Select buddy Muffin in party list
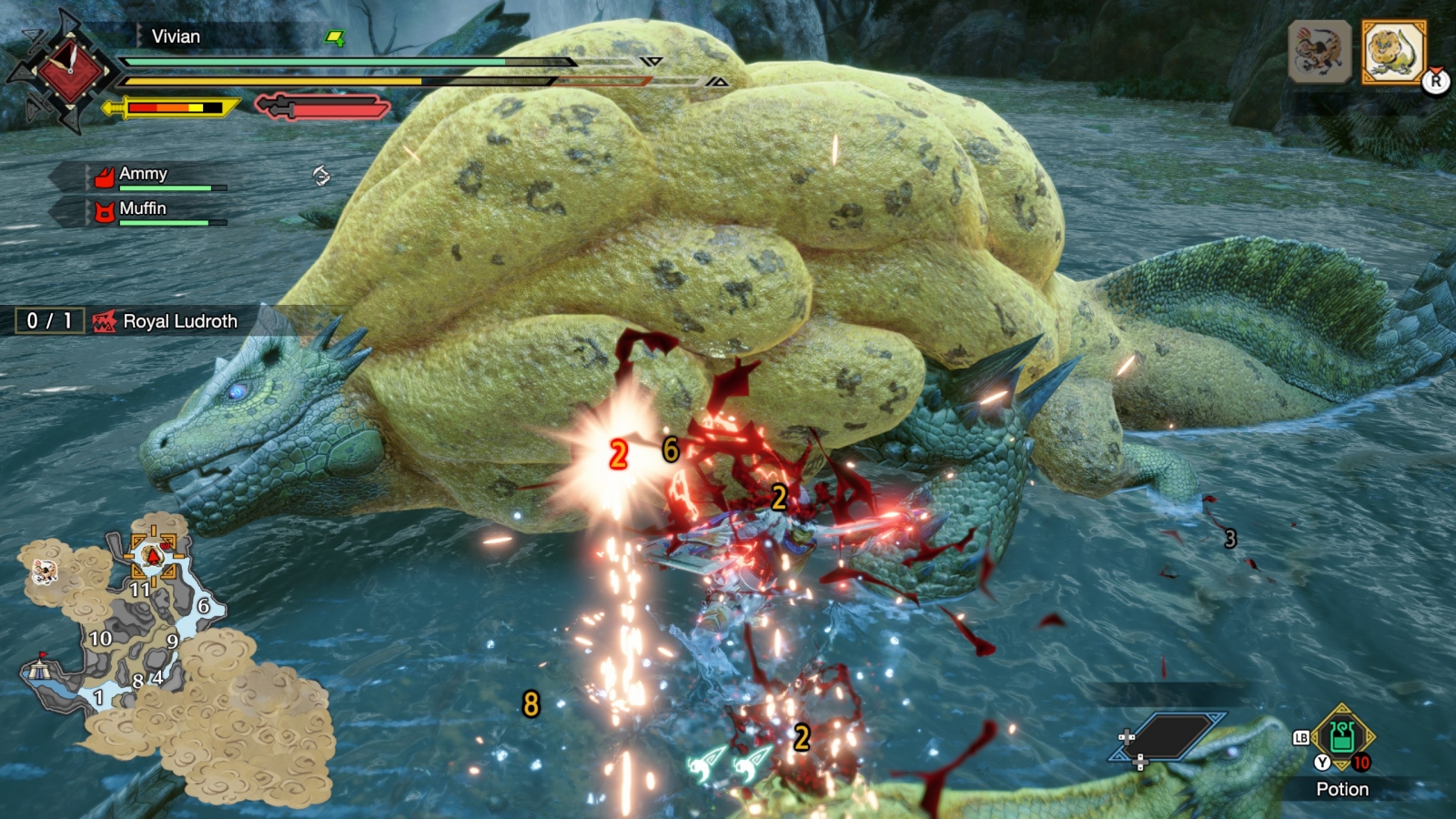 [143, 209]
